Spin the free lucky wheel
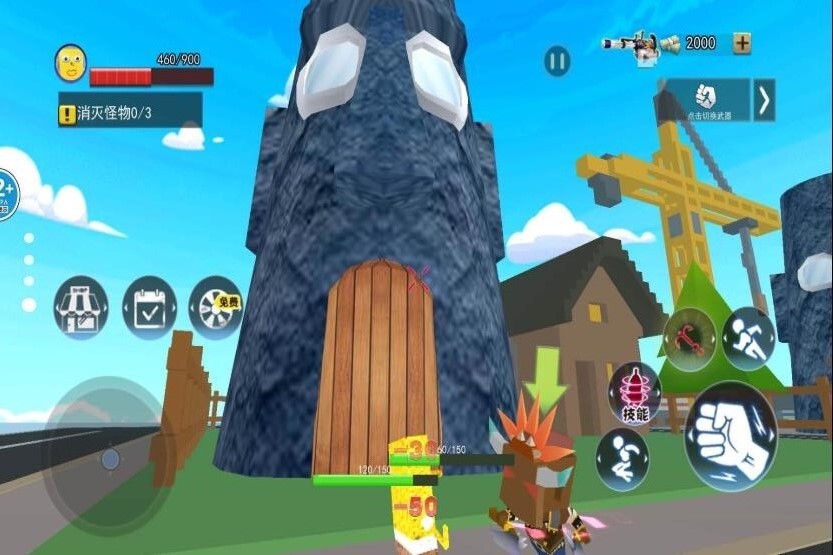Screen dimensions: 833x555 coord(216,307)
